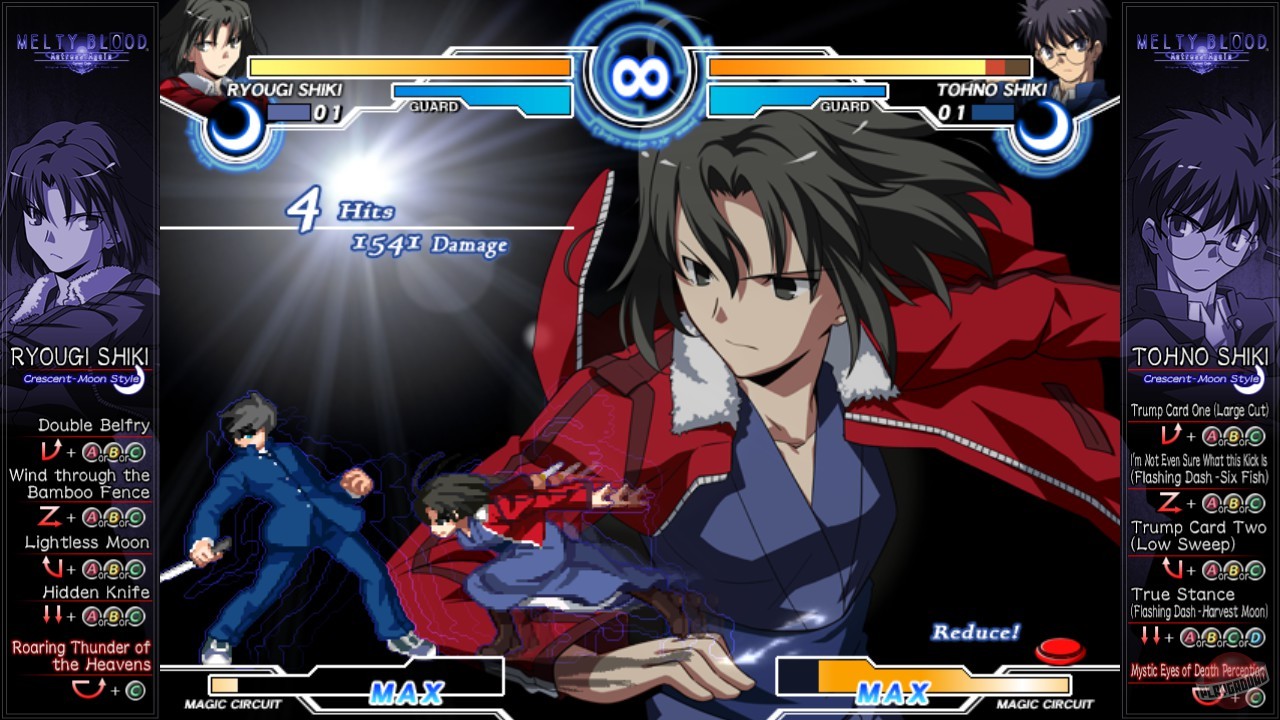The width and height of the screenshot is (1280, 720).
Task: Click the Mystic Eyes of Death Perception label
Action: coord(1199,668)
